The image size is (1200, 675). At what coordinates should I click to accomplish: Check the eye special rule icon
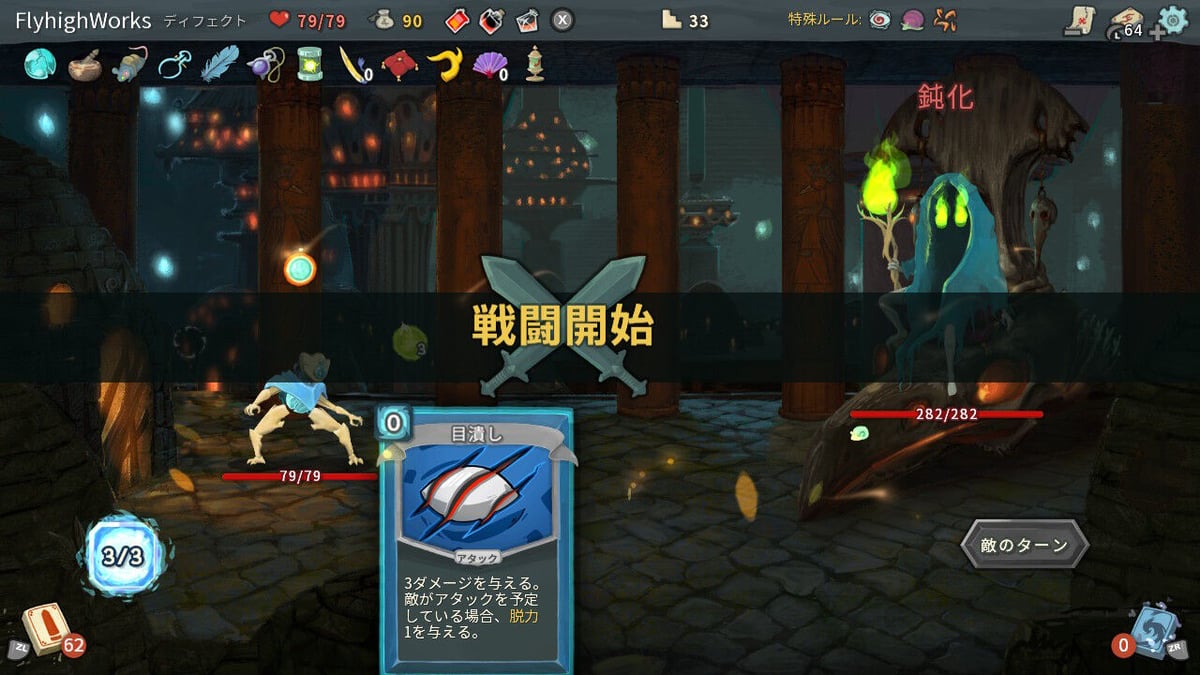pyautogui.click(x=880, y=20)
